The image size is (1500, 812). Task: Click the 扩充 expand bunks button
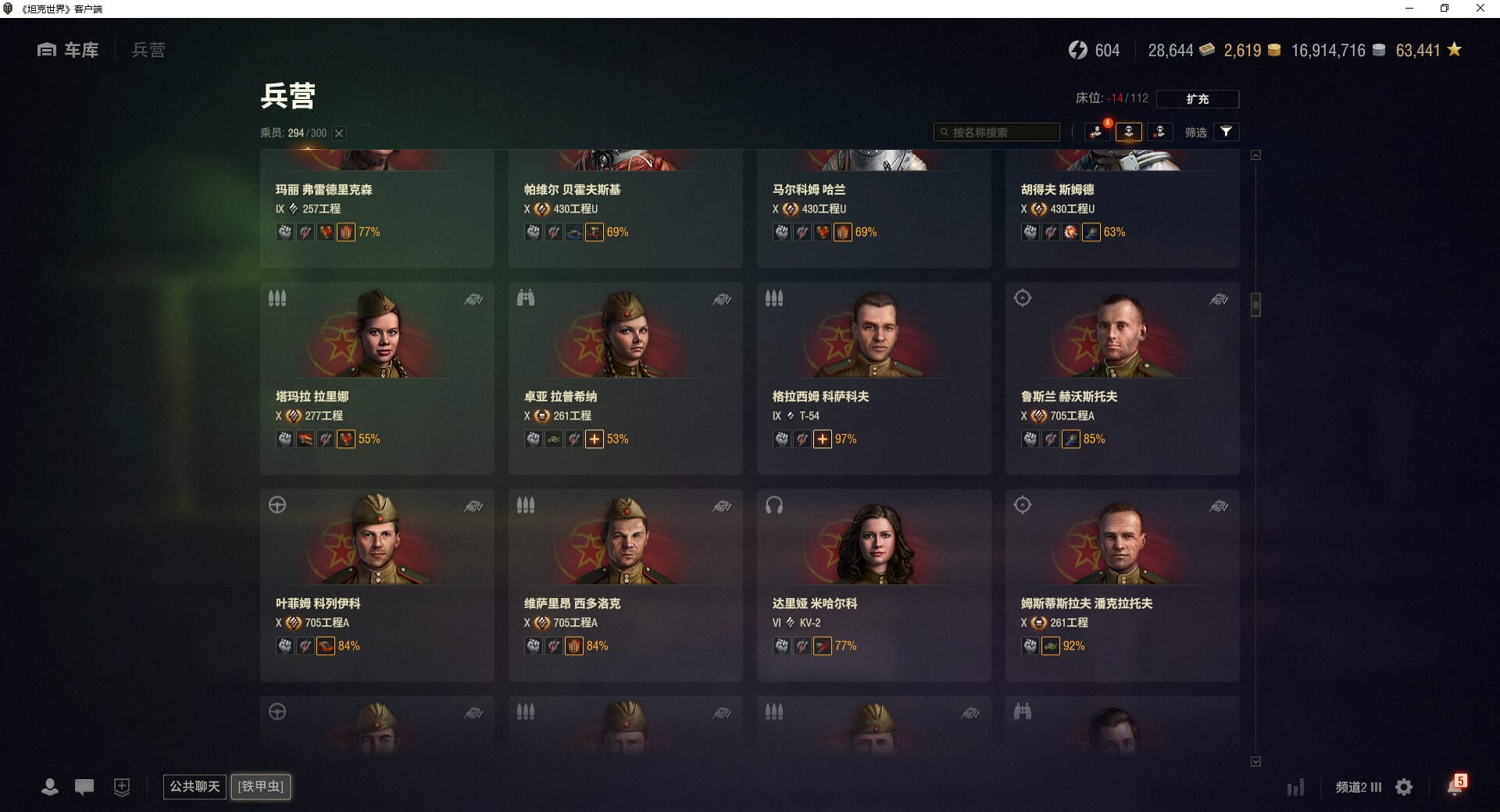1197,99
